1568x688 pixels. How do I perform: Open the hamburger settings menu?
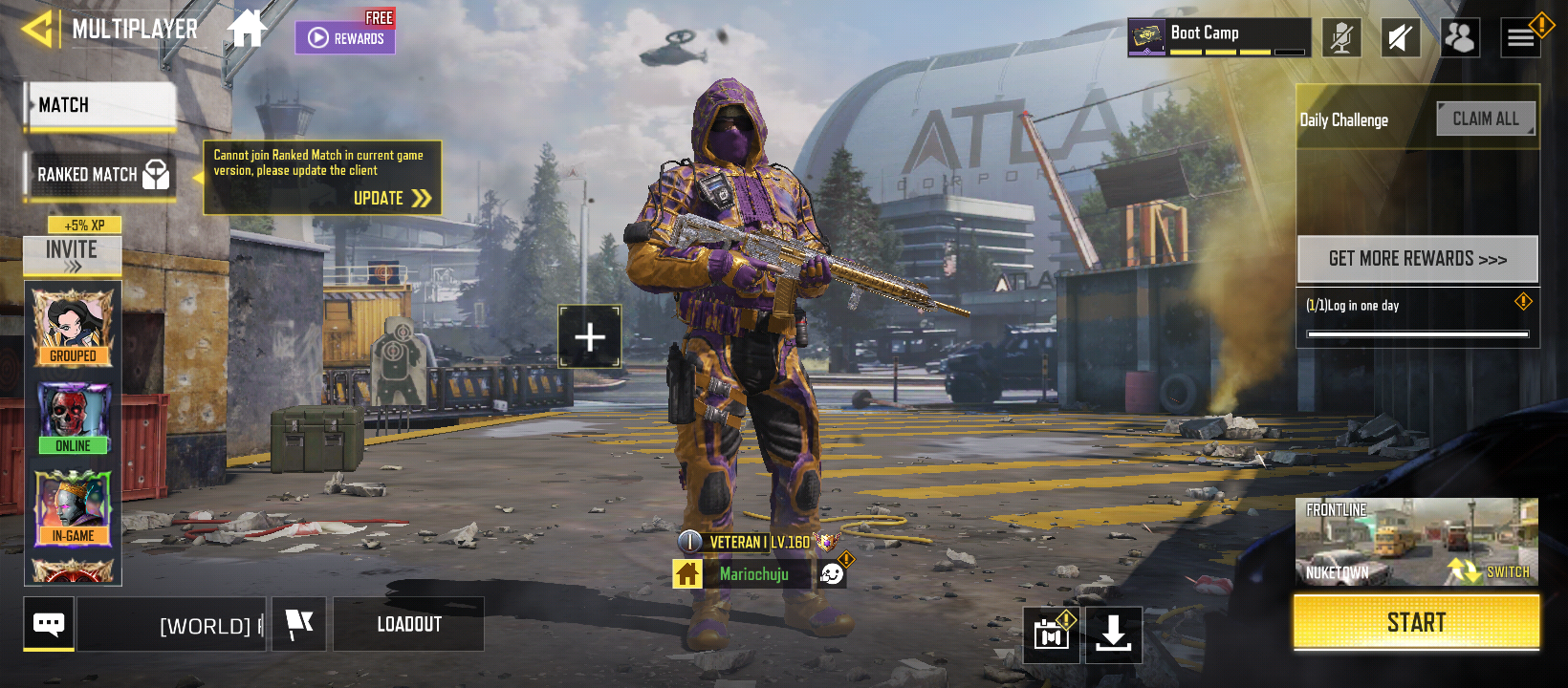pyautogui.click(x=1520, y=38)
